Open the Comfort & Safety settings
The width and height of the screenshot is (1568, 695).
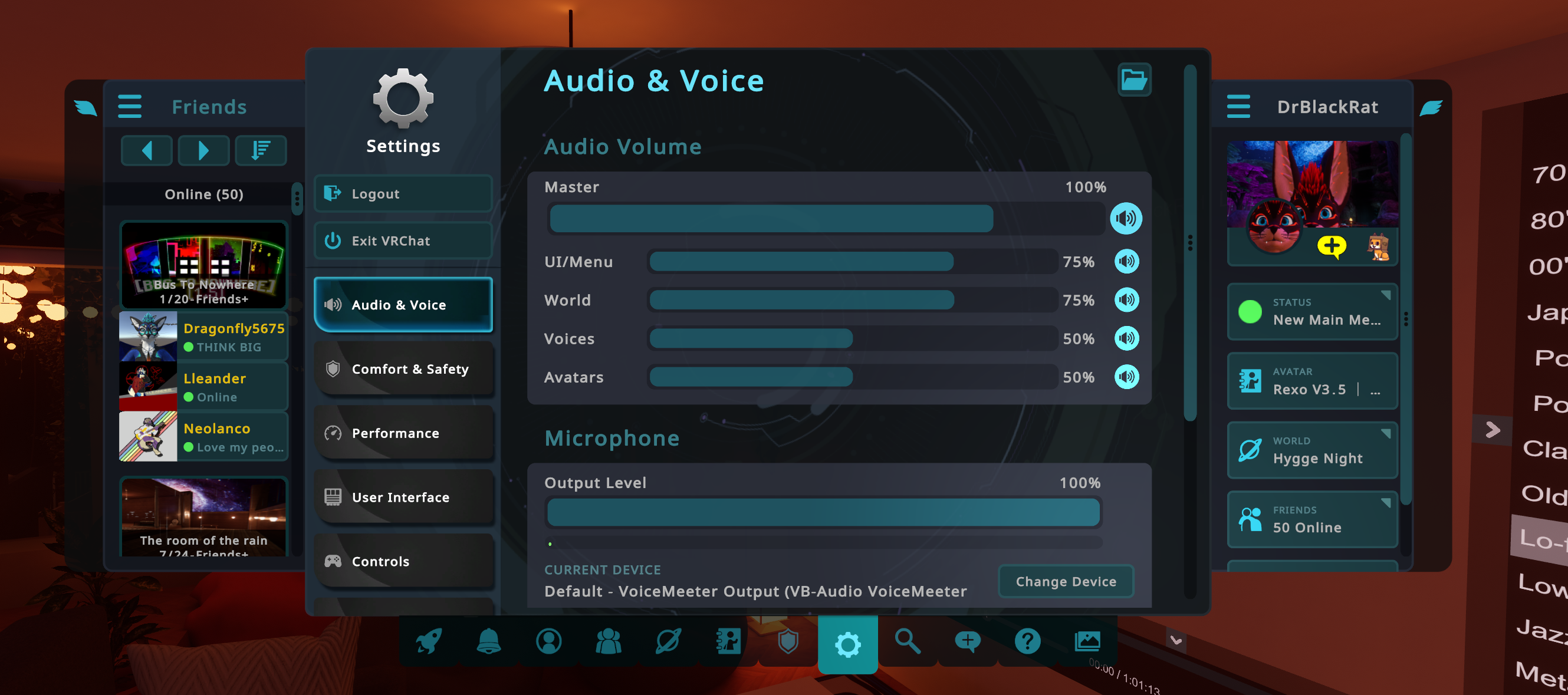pyautogui.click(x=402, y=369)
